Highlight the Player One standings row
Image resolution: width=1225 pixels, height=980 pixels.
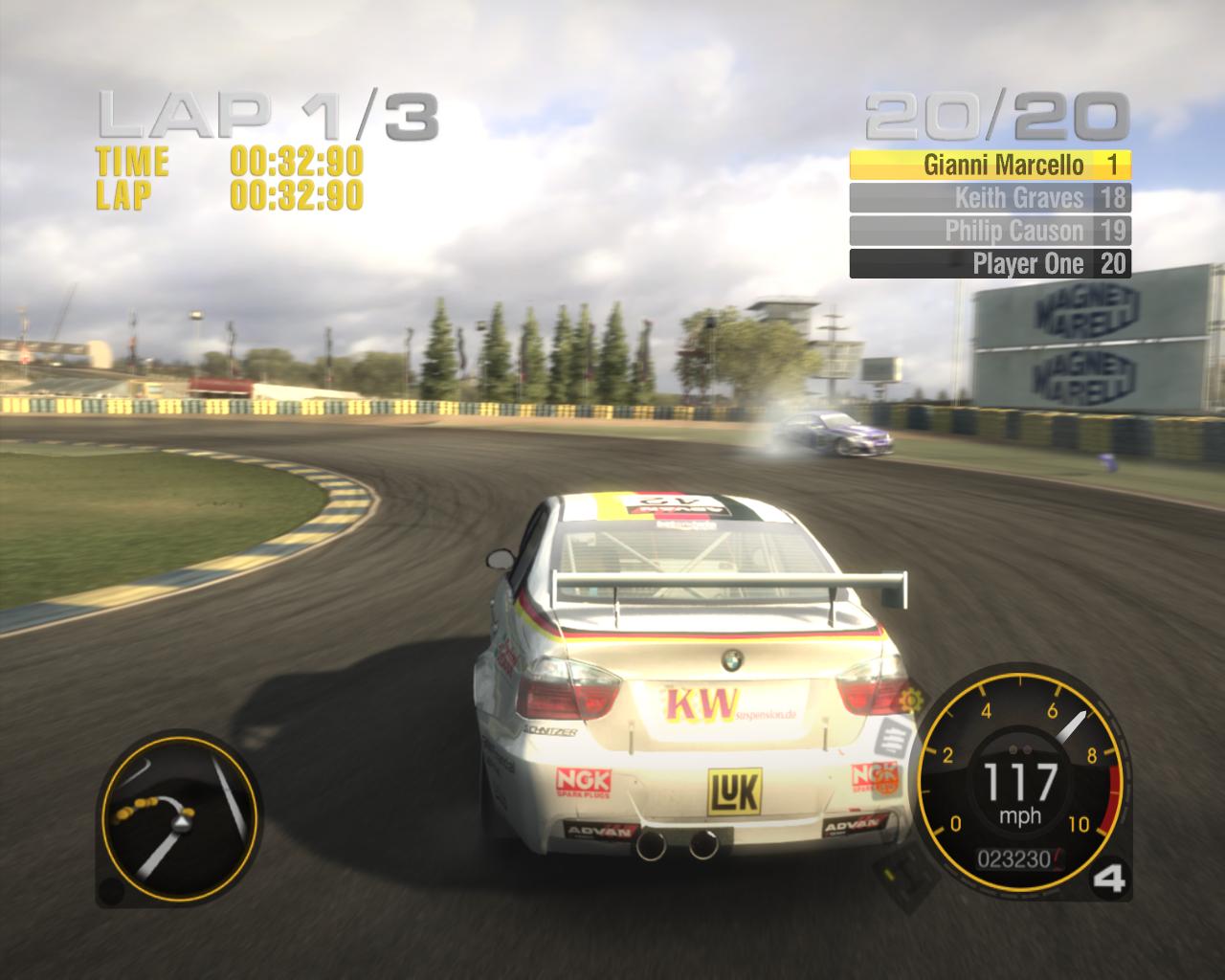pyautogui.click(x=991, y=264)
